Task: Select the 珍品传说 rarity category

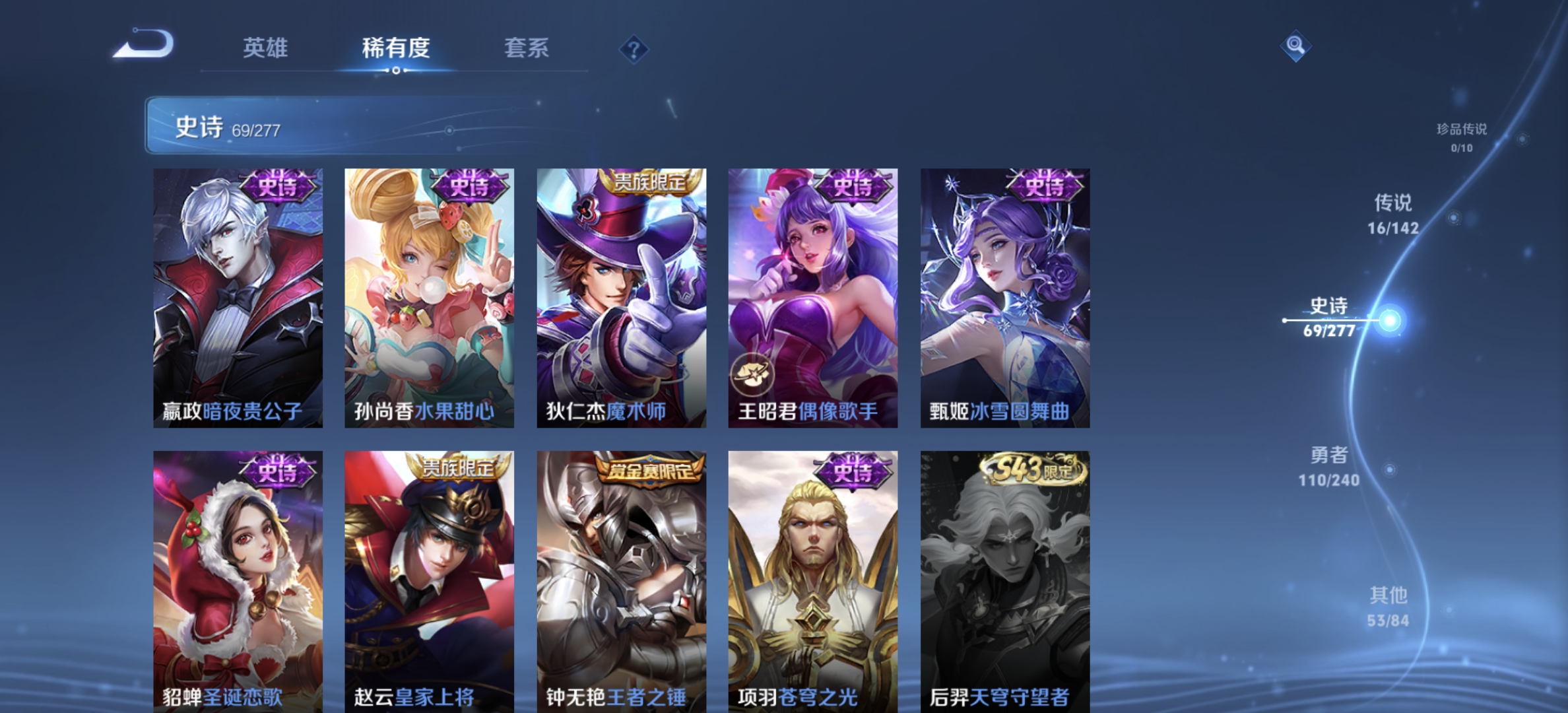Action: coord(1460,135)
